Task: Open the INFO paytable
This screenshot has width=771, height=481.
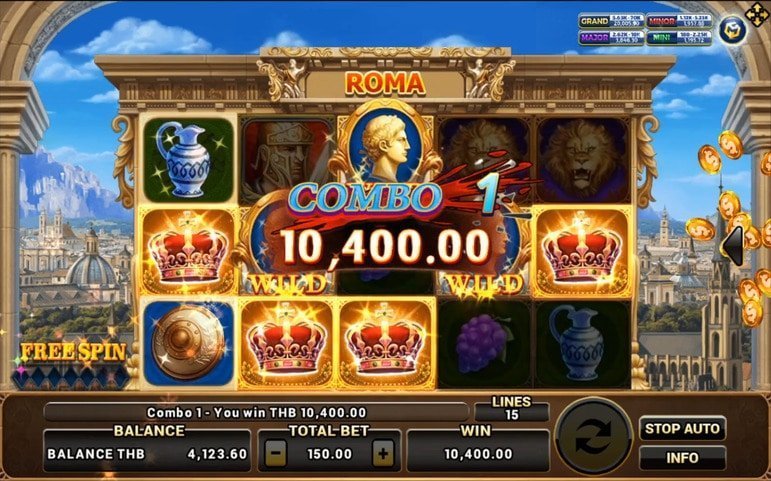Action: pos(682,459)
